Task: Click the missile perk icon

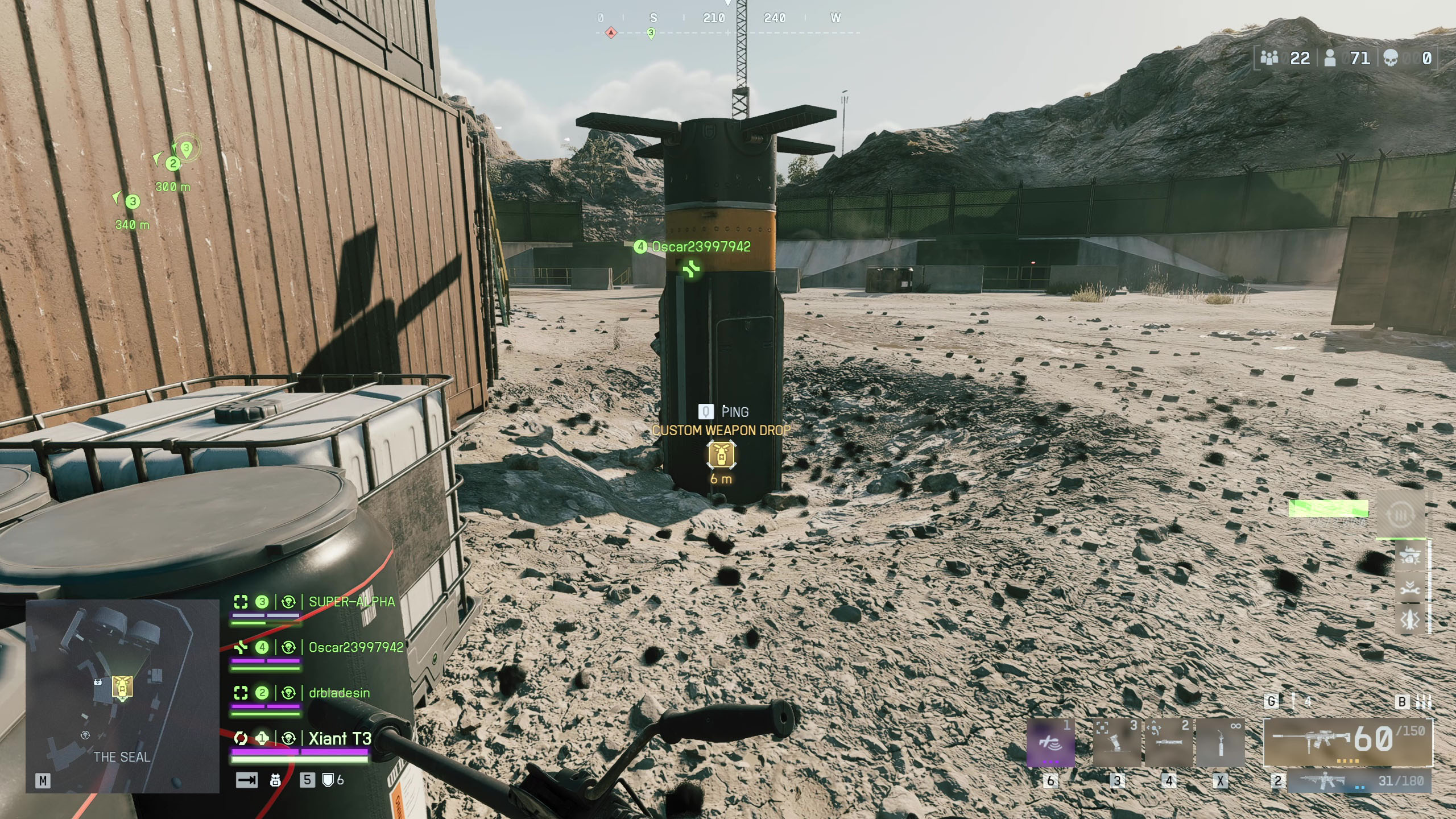Action: [x=1410, y=620]
